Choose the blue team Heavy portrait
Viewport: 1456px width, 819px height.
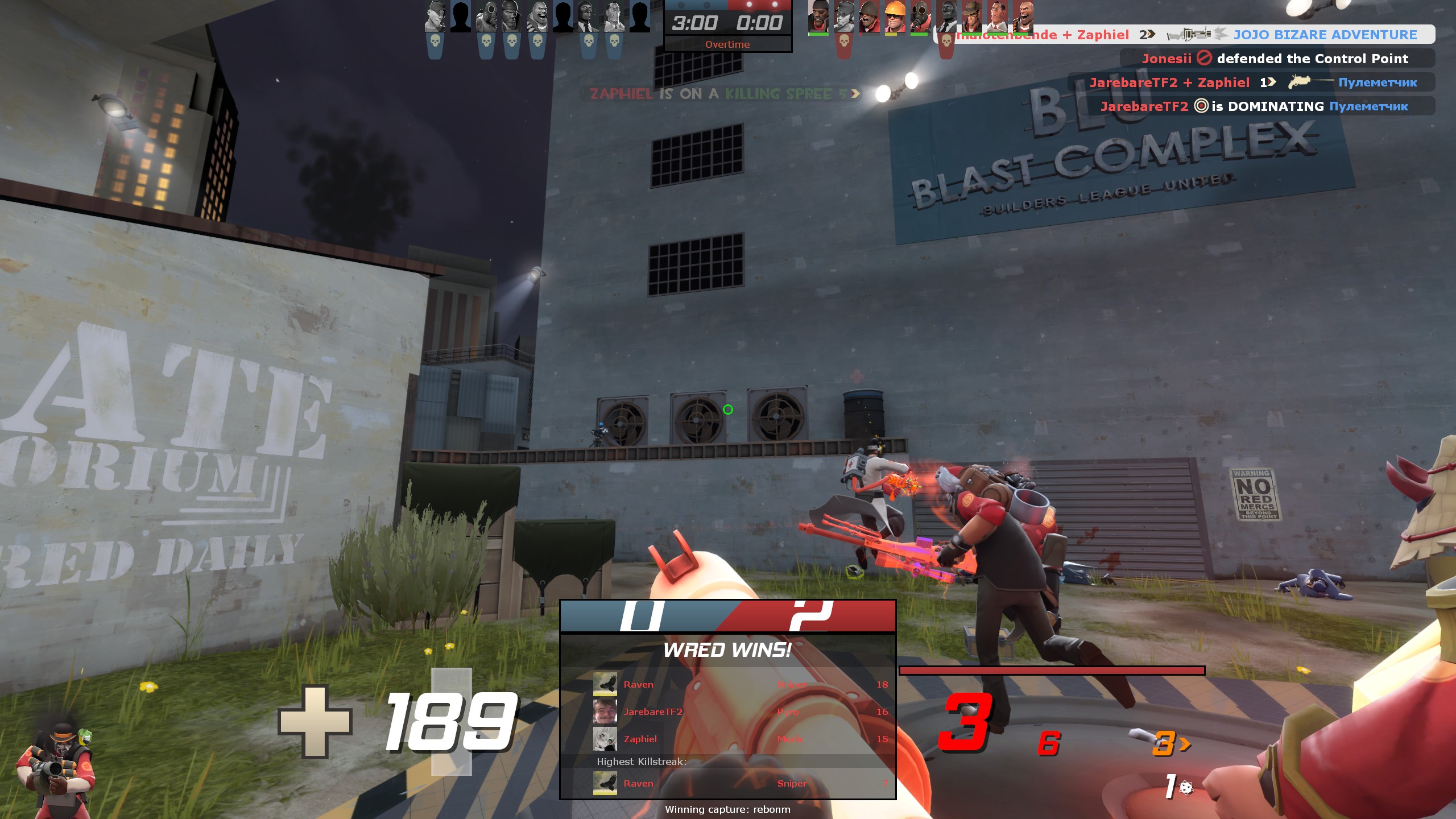[x=537, y=16]
